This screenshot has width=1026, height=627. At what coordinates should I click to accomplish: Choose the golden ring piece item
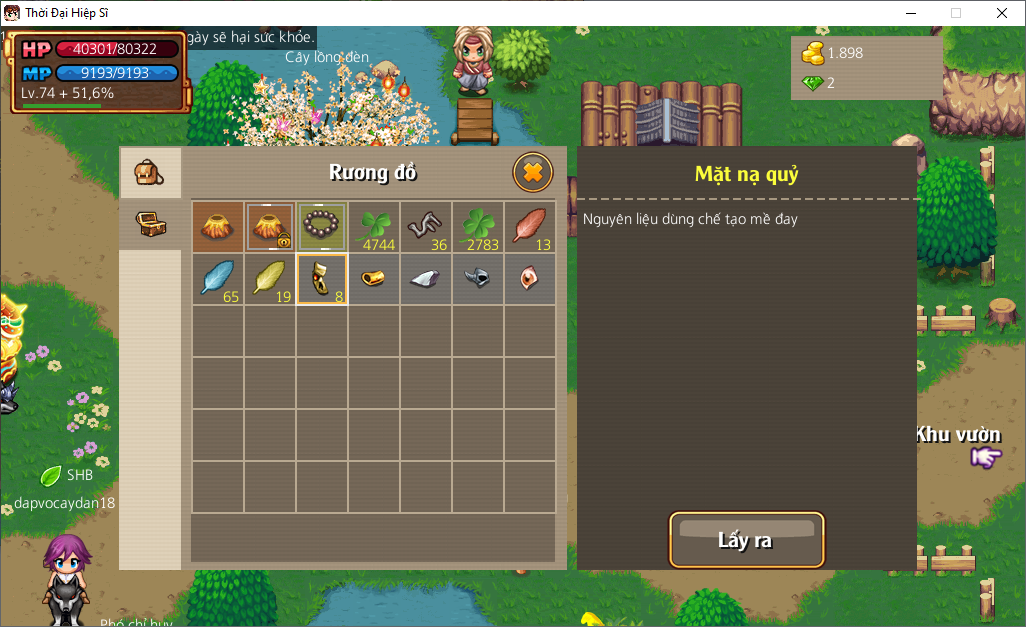pyautogui.click(x=374, y=279)
